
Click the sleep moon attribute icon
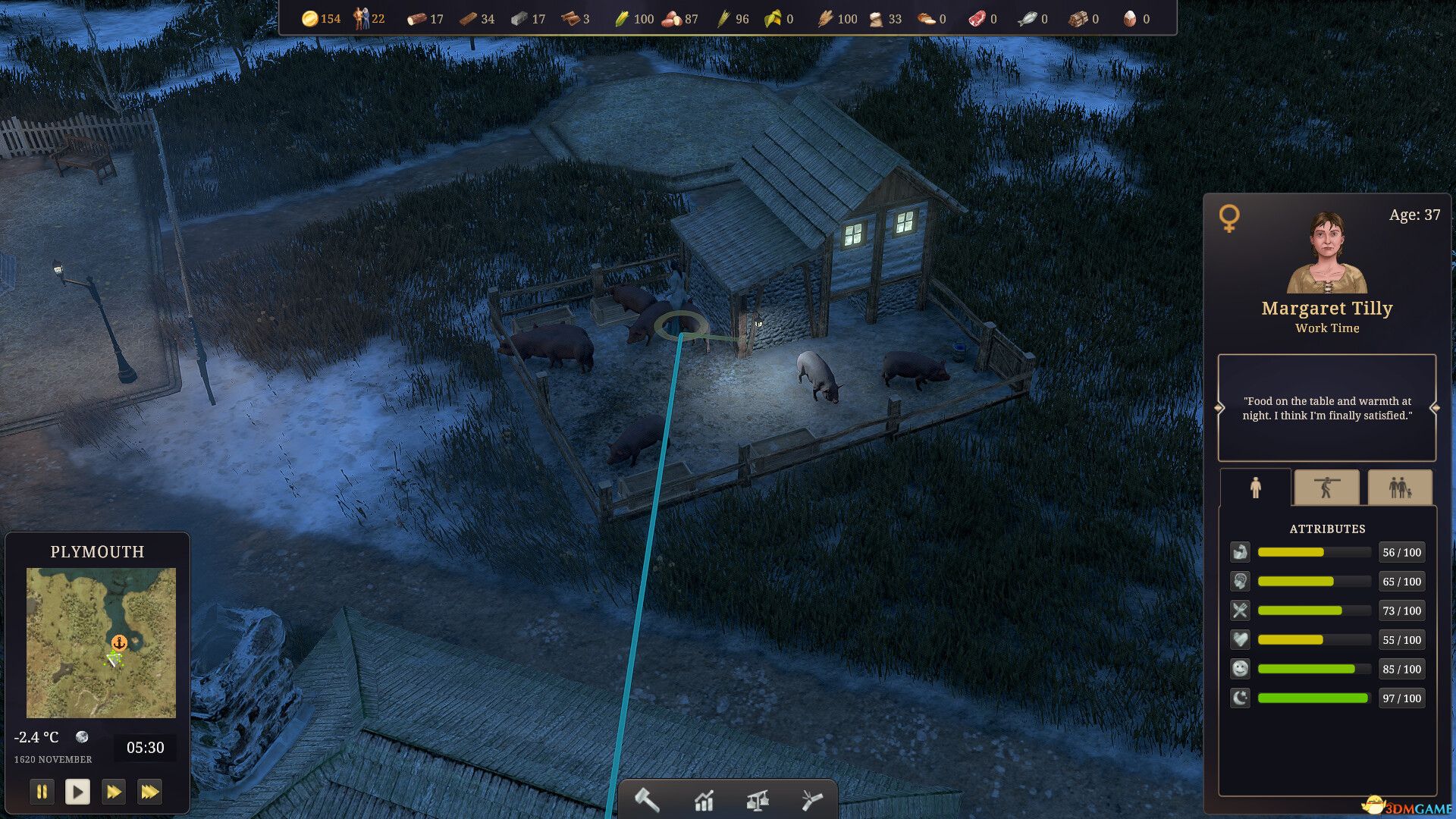1240,698
